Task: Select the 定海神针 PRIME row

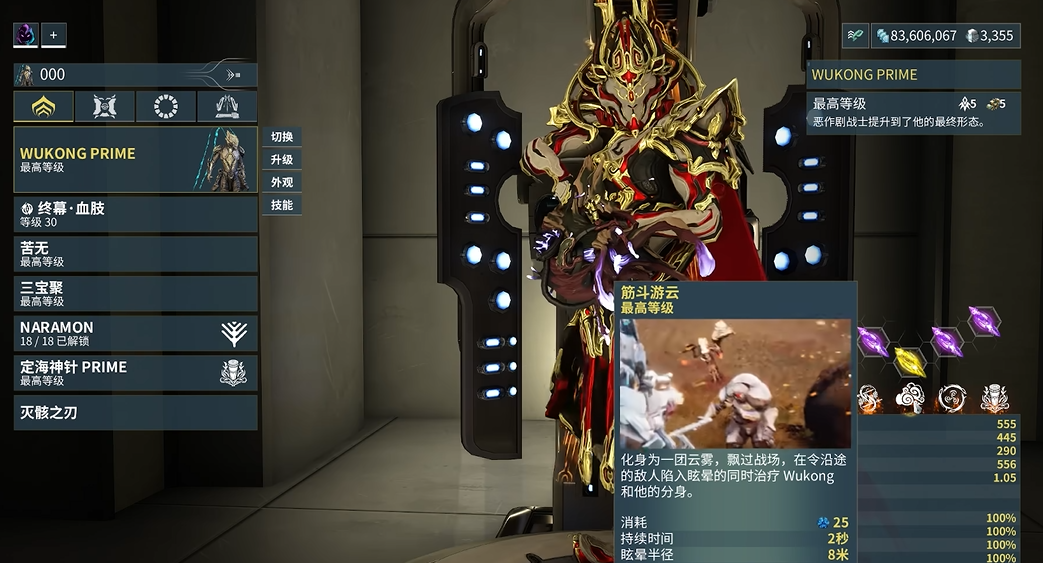Action: coord(135,373)
